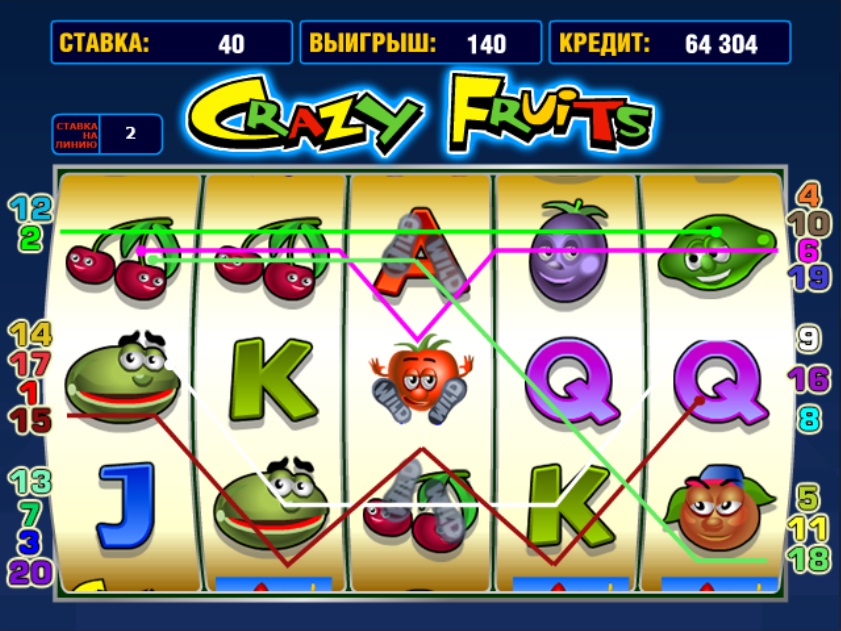Select payline number 13 marker

point(30,482)
